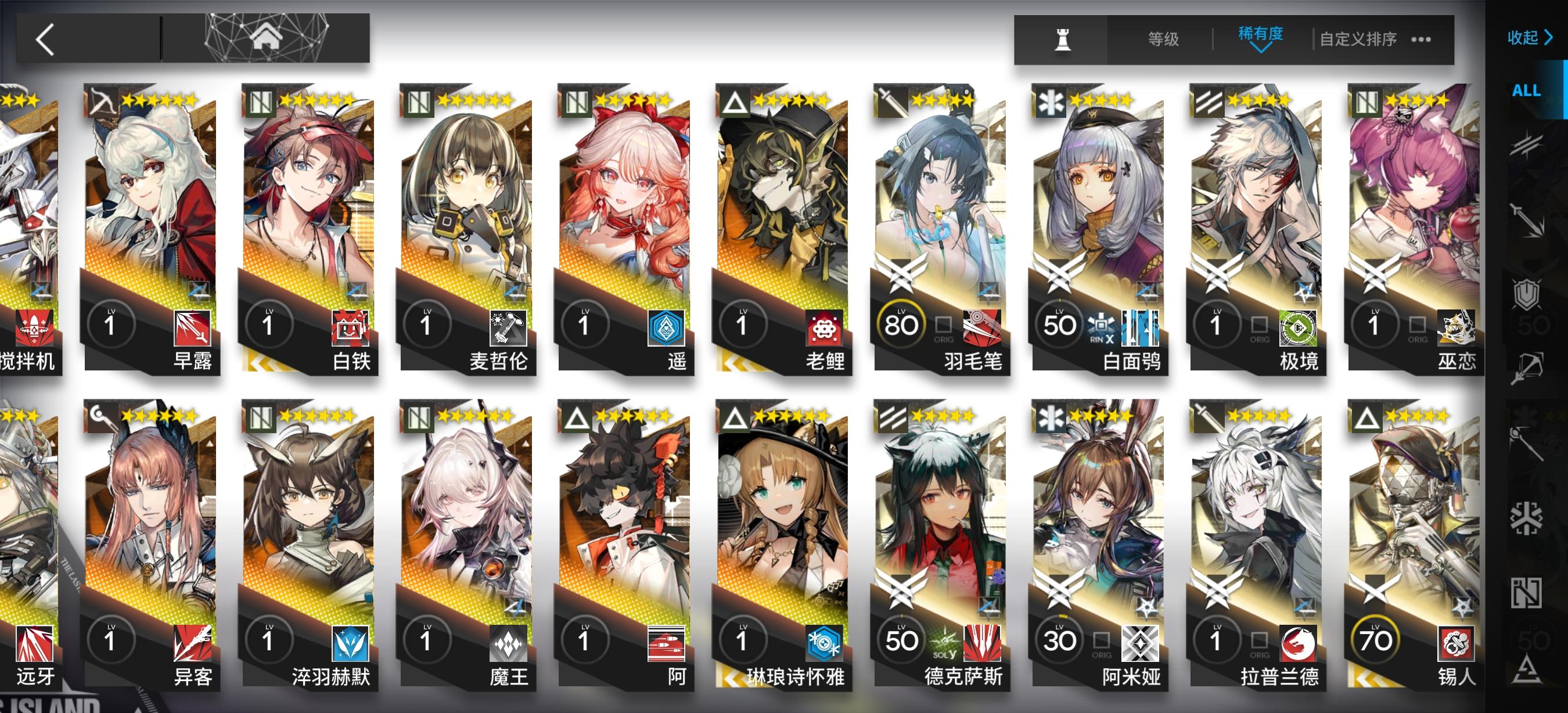Click the chess rook sorting icon

click(1063, 40)
